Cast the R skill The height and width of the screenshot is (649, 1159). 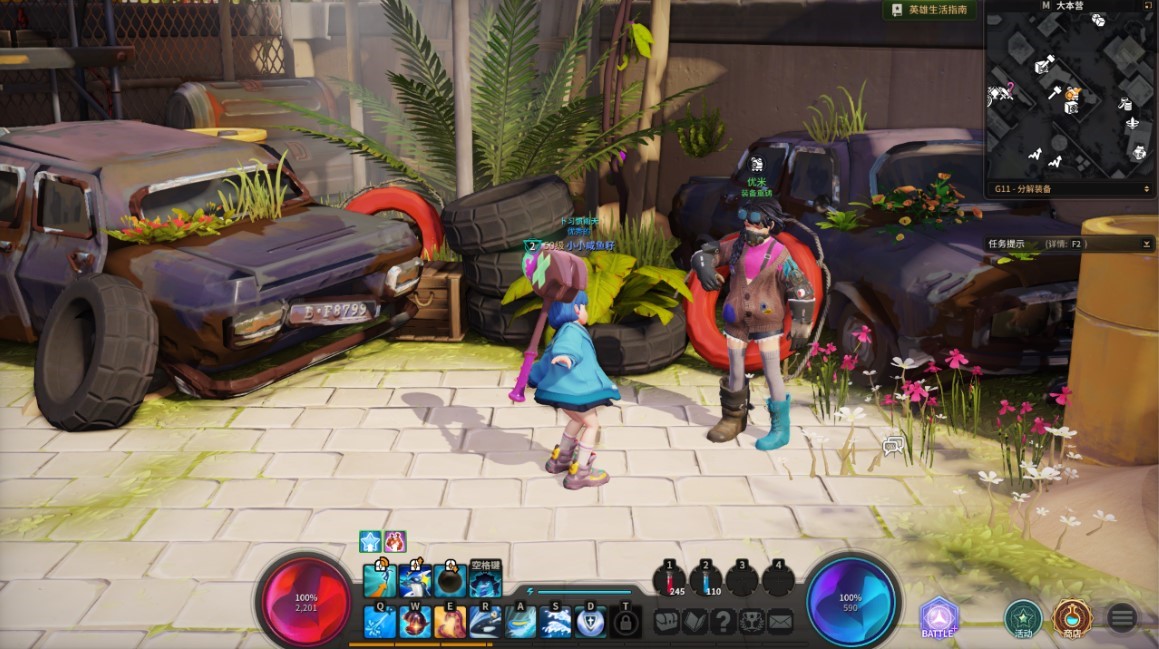486,622
